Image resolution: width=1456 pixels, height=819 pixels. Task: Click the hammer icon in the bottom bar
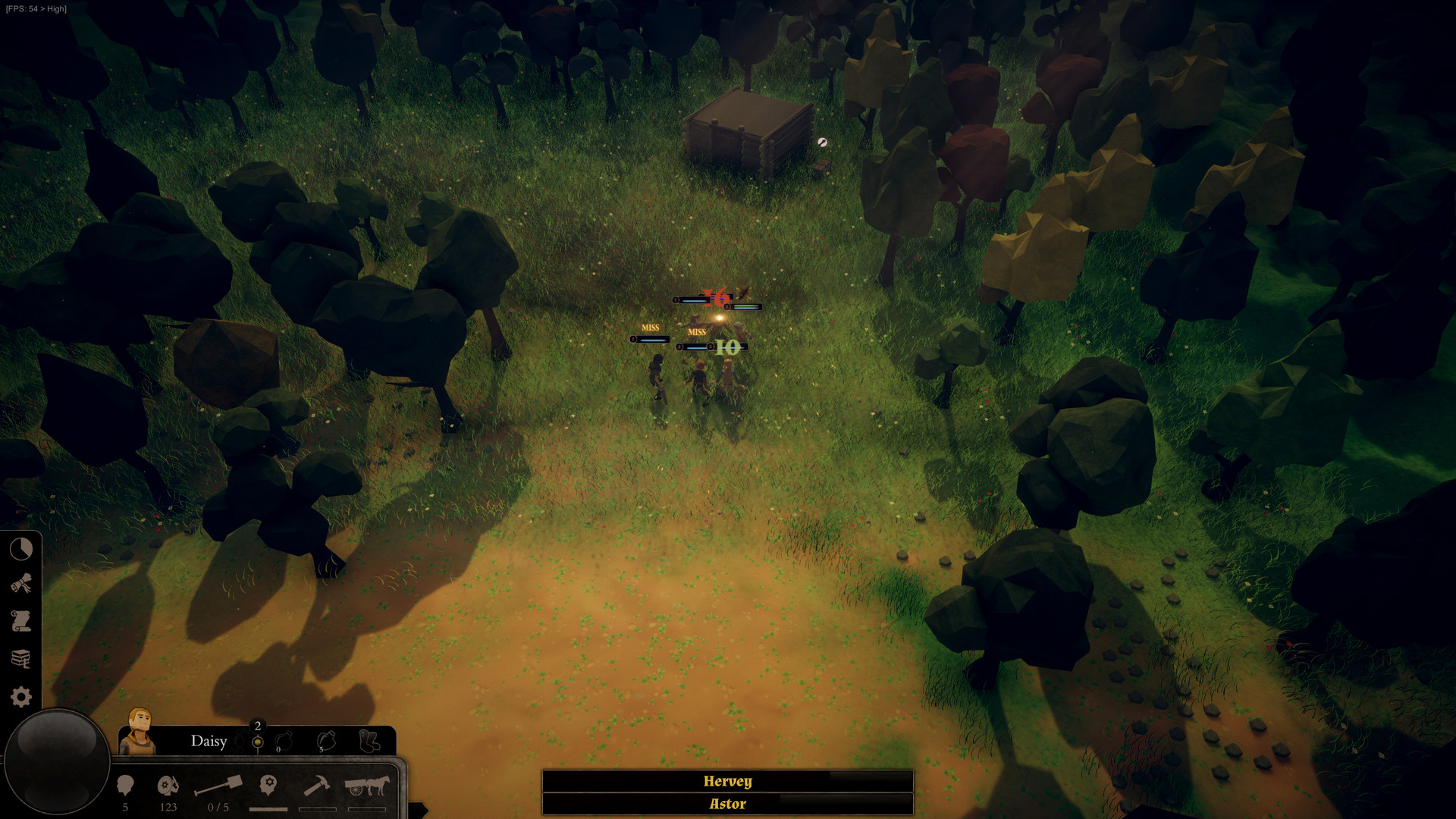point(317,786)
